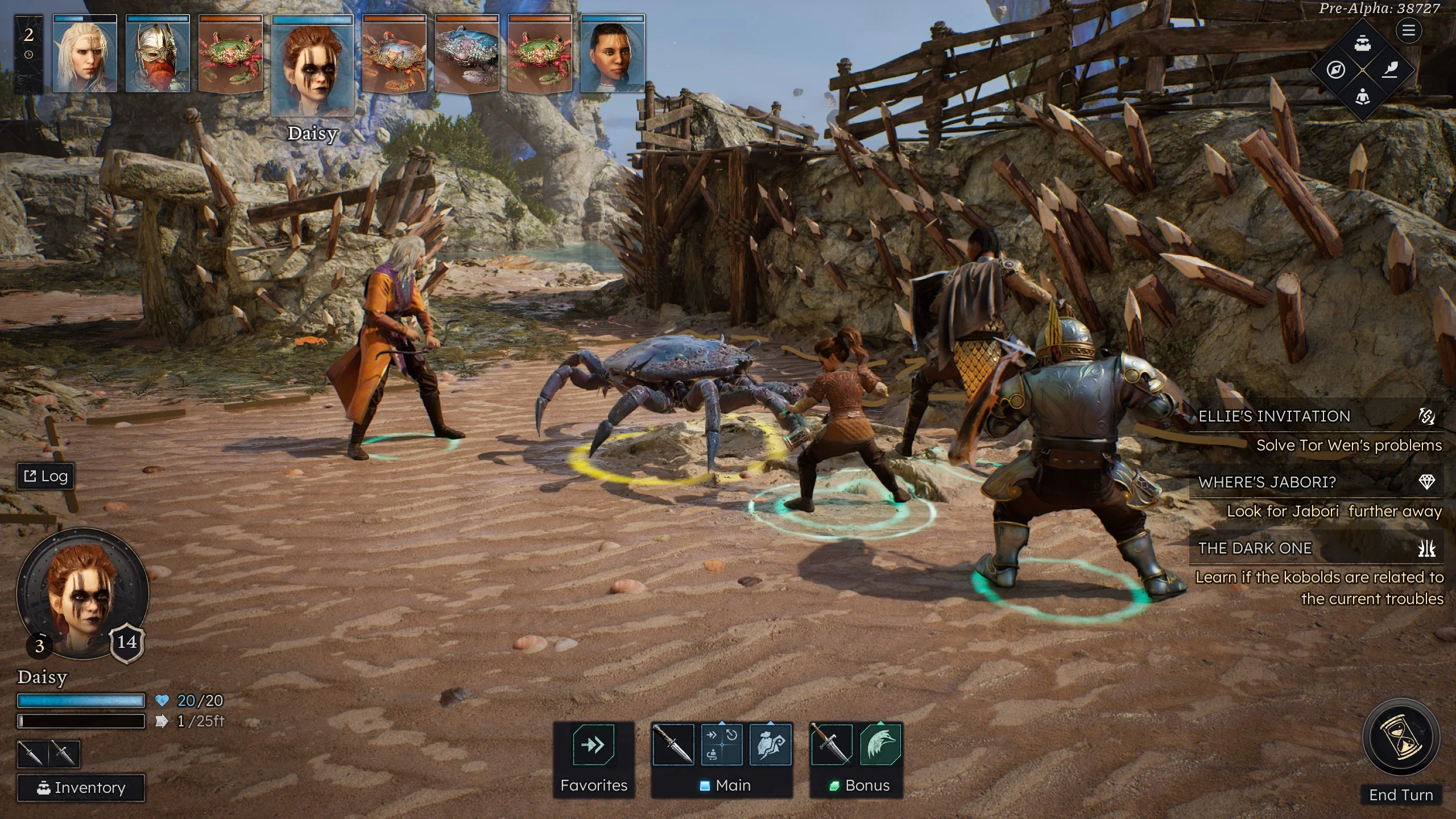1456x819 pixels.
Task: Open the Favorites action group
Action: [x=594, y=745]
